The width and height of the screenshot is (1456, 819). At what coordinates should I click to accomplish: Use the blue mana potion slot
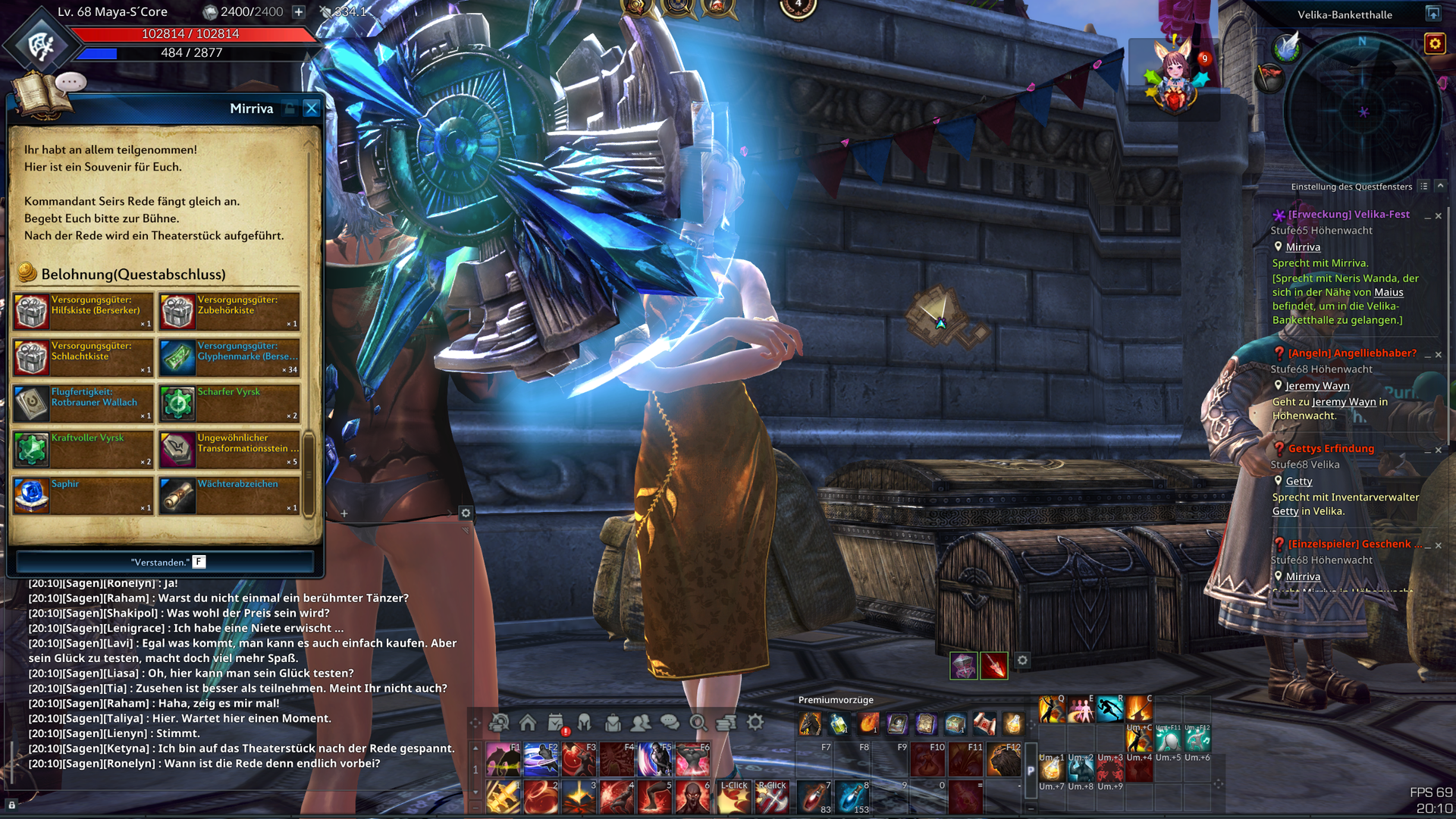852,798
